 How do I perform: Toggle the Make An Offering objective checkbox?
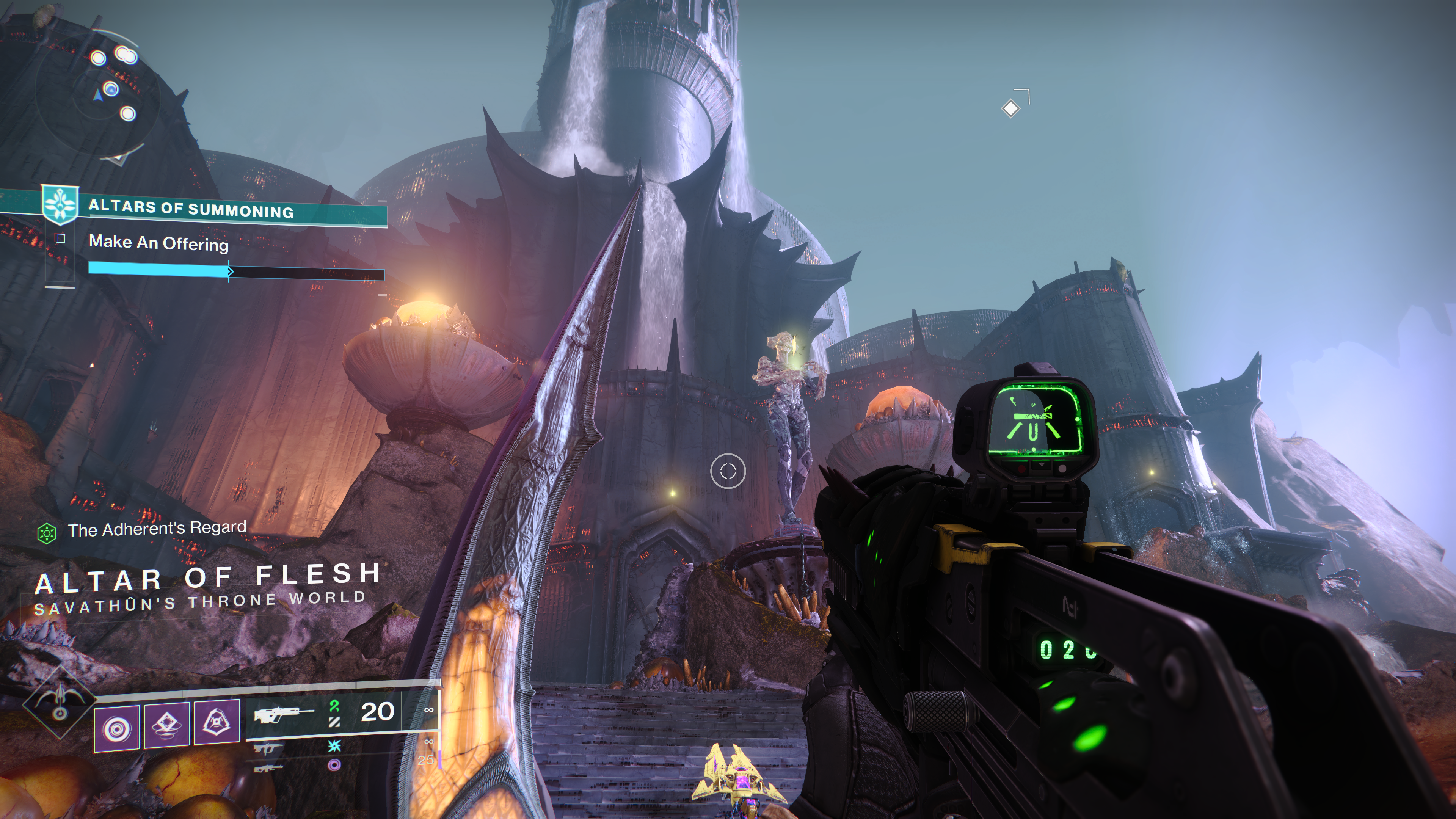pyautogui.click(x=61, y=238)
